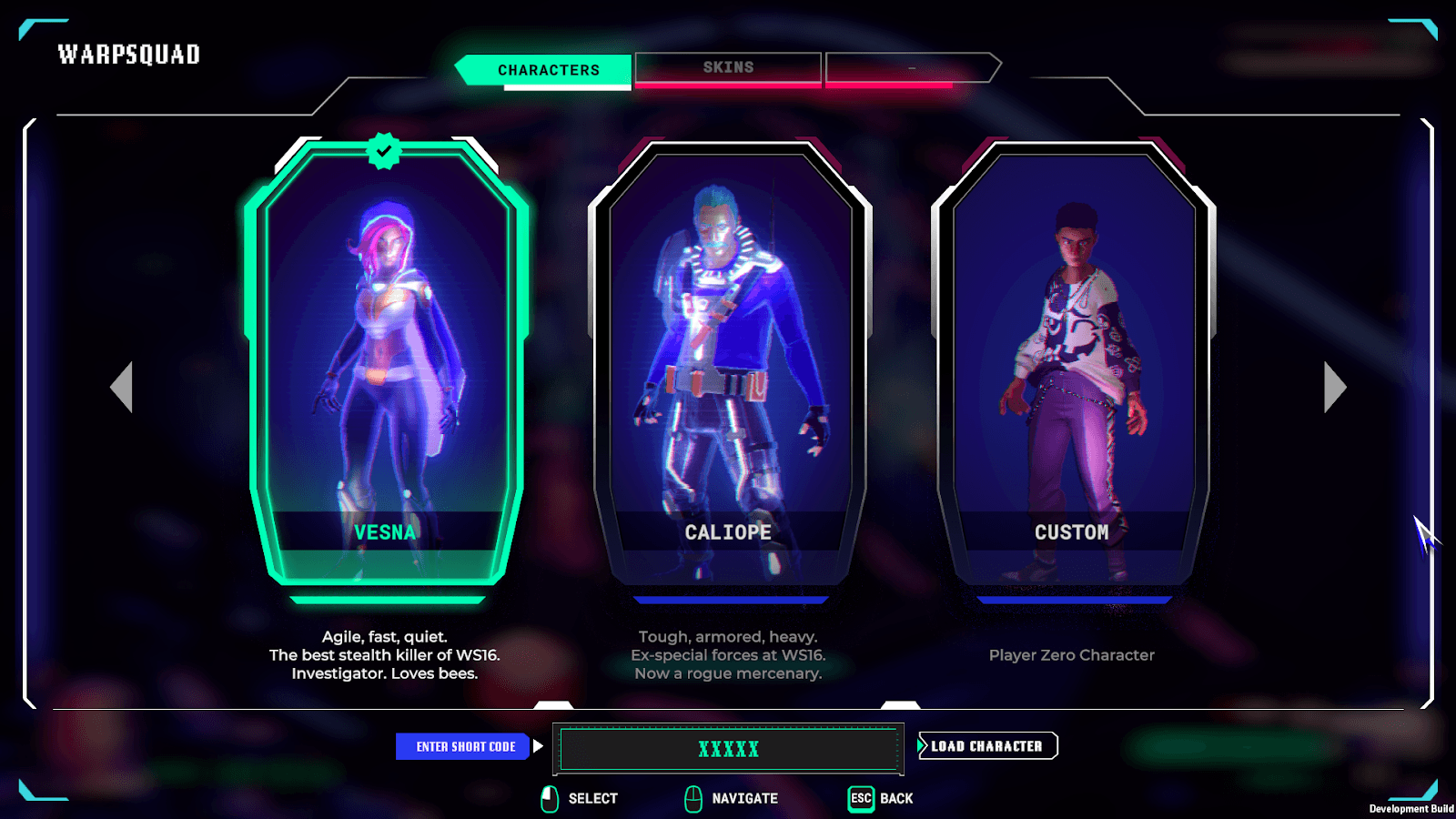Load character from short code
The image size is (1456, 819).
point(987,746)
